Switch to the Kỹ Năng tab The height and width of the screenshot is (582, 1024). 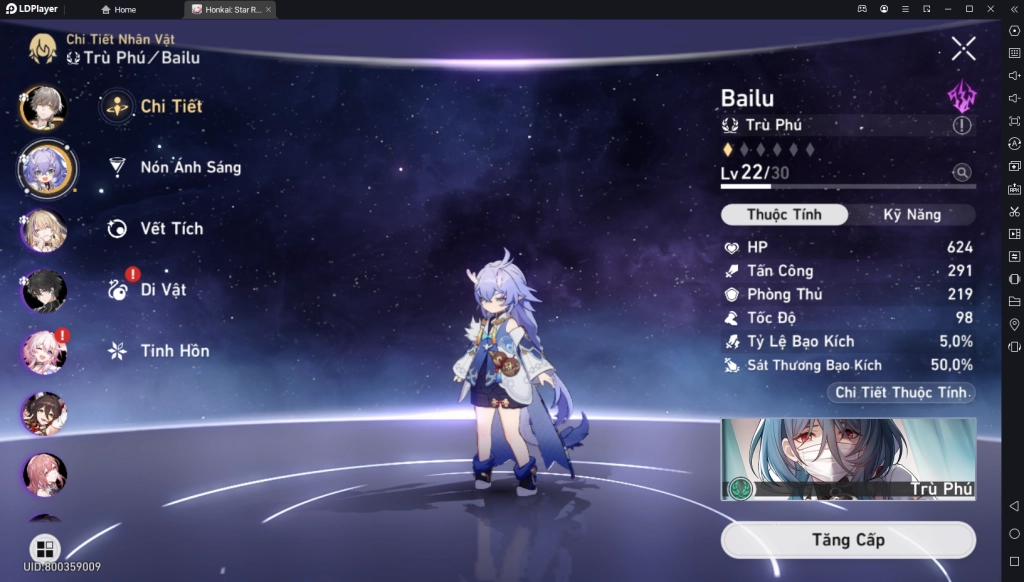[911, 215]
